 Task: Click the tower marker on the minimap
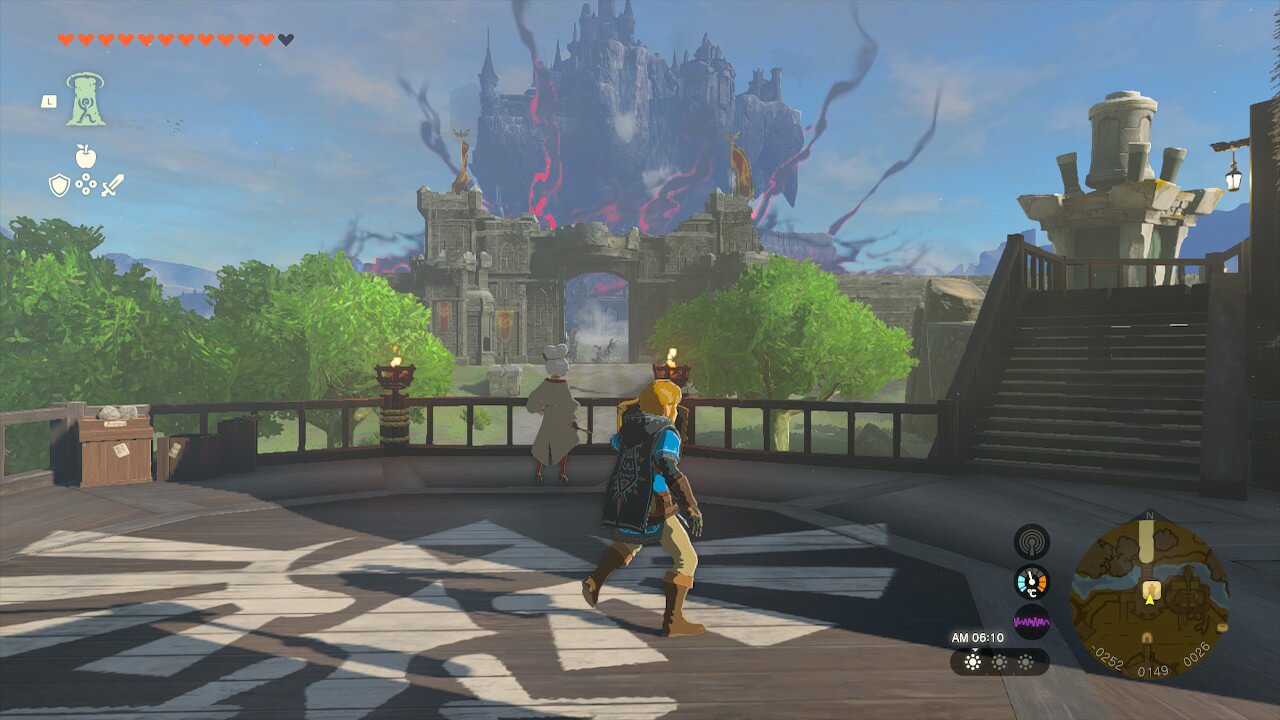coord(1151,588)
